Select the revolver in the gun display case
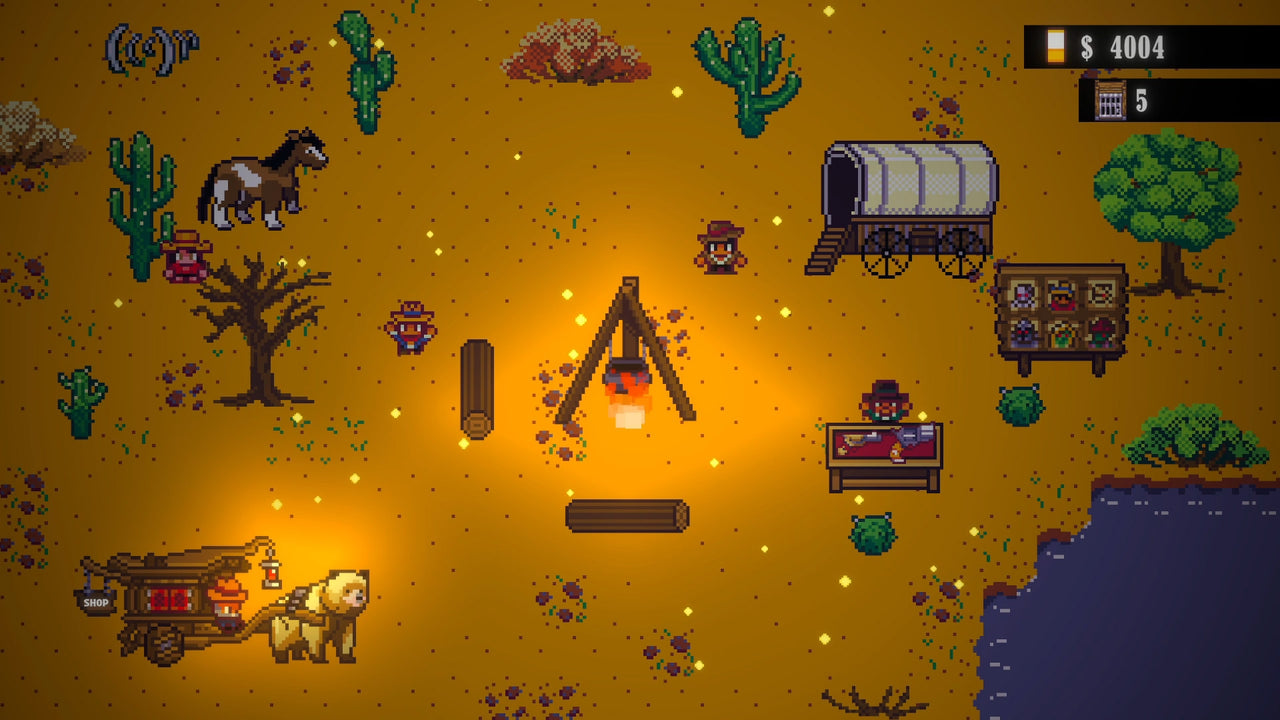Viewport: 1280px width, 720px height. 910,437
